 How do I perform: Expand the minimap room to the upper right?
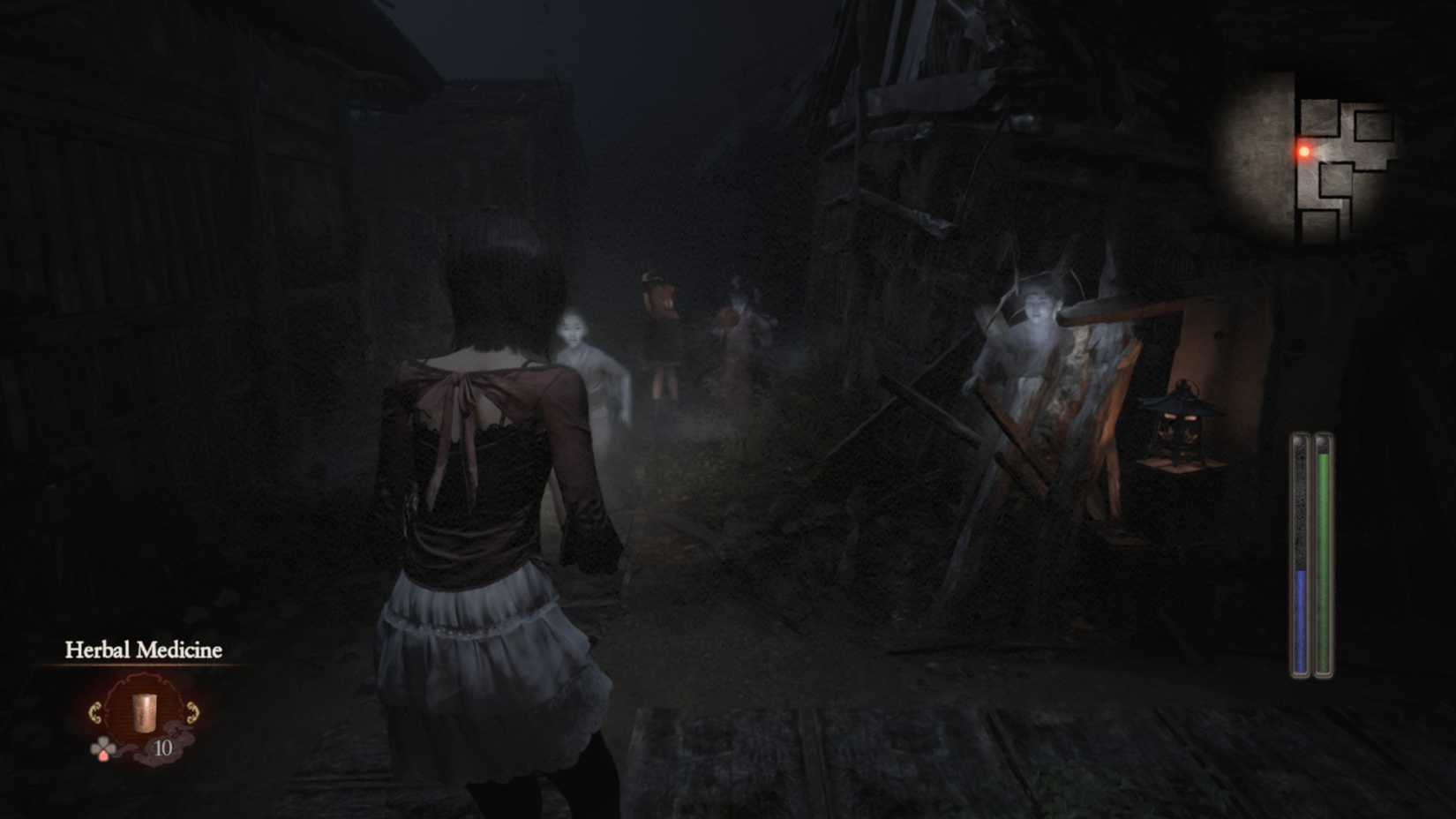pyautogui.click(x=1372, y=126)
